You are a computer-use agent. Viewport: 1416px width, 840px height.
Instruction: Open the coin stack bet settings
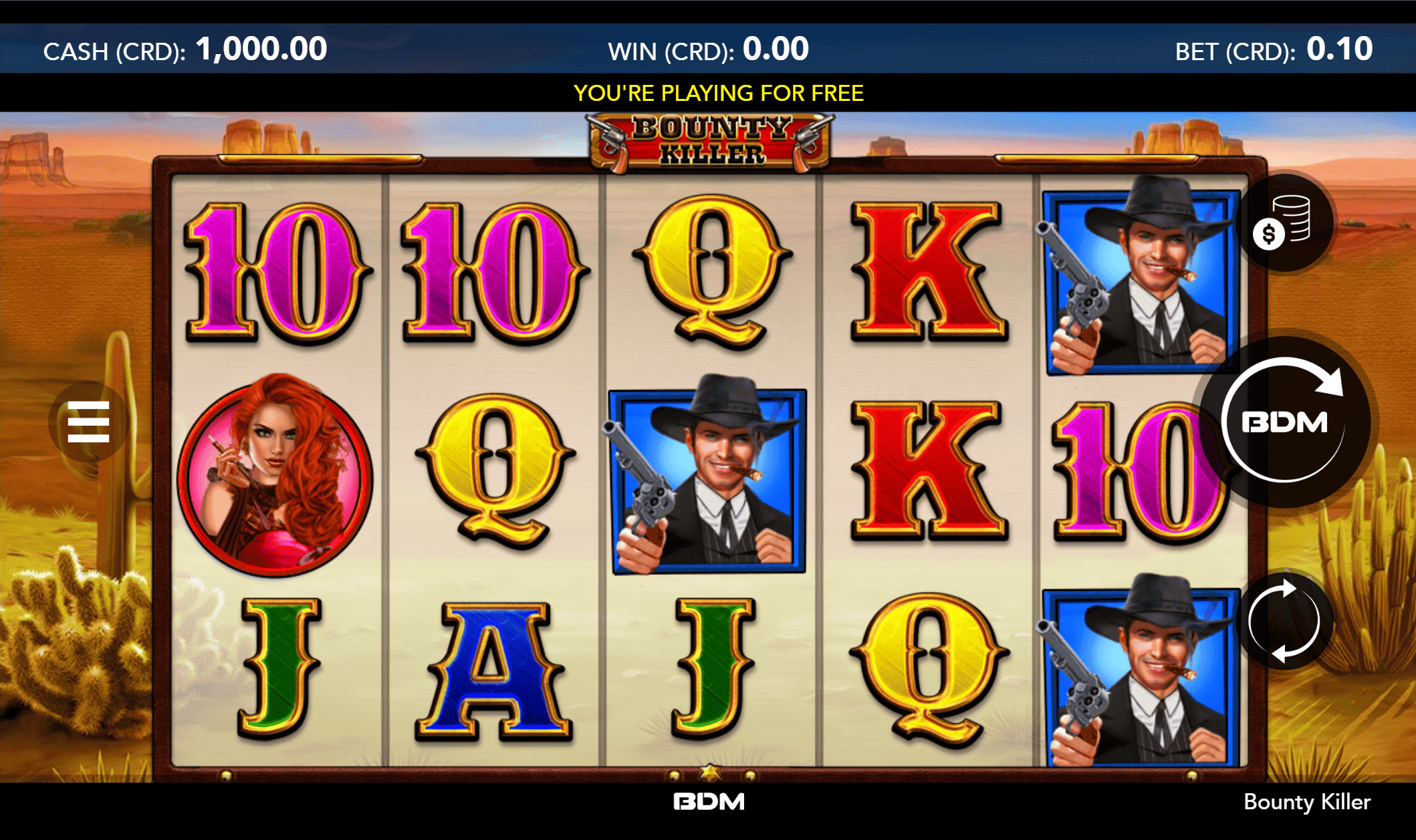1284,223
